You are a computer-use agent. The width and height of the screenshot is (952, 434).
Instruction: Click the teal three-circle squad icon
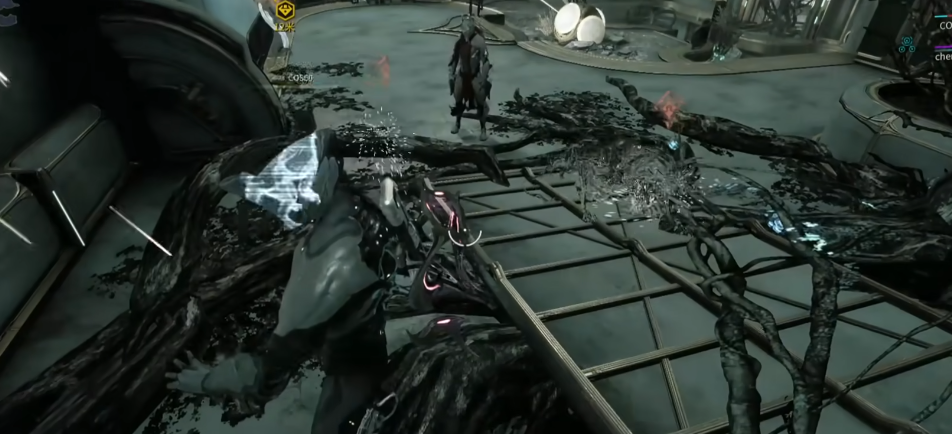tap(907, 44)
